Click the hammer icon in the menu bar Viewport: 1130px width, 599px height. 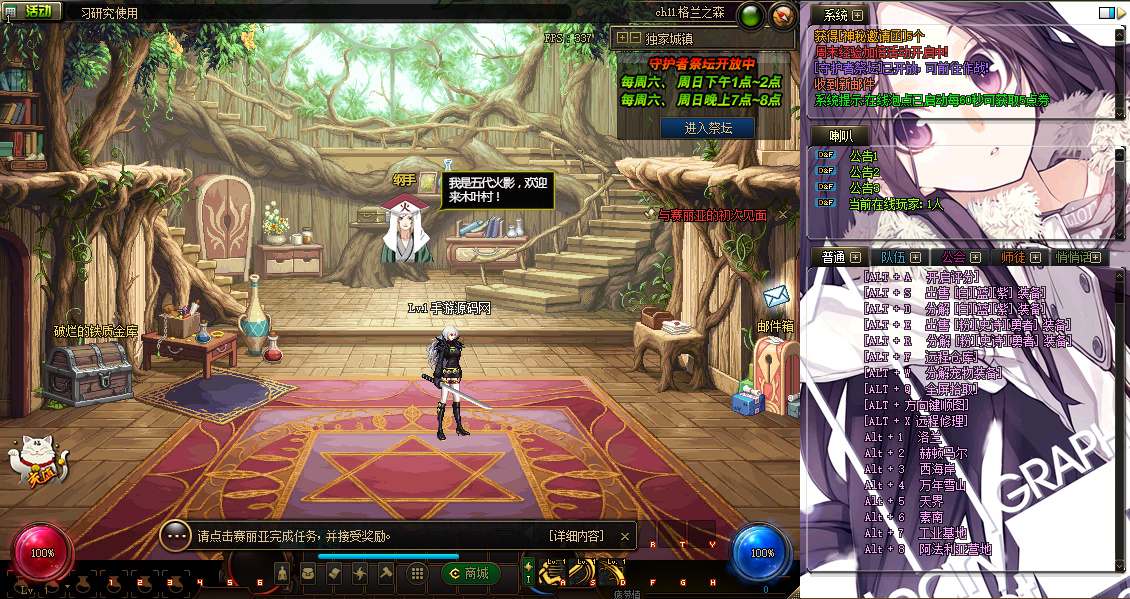coord(386,573)
